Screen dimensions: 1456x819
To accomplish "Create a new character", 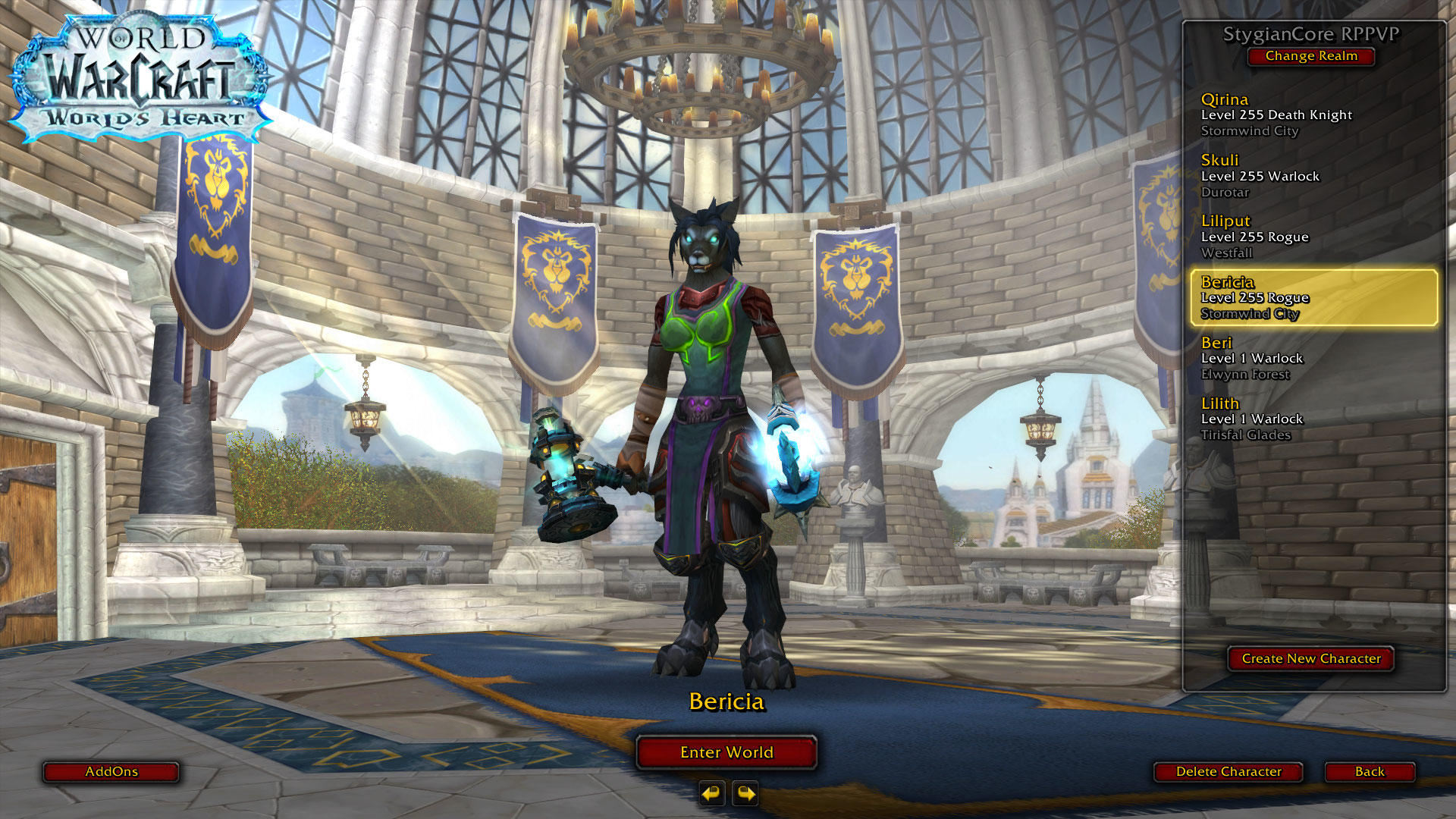I will click(1311, 659).
